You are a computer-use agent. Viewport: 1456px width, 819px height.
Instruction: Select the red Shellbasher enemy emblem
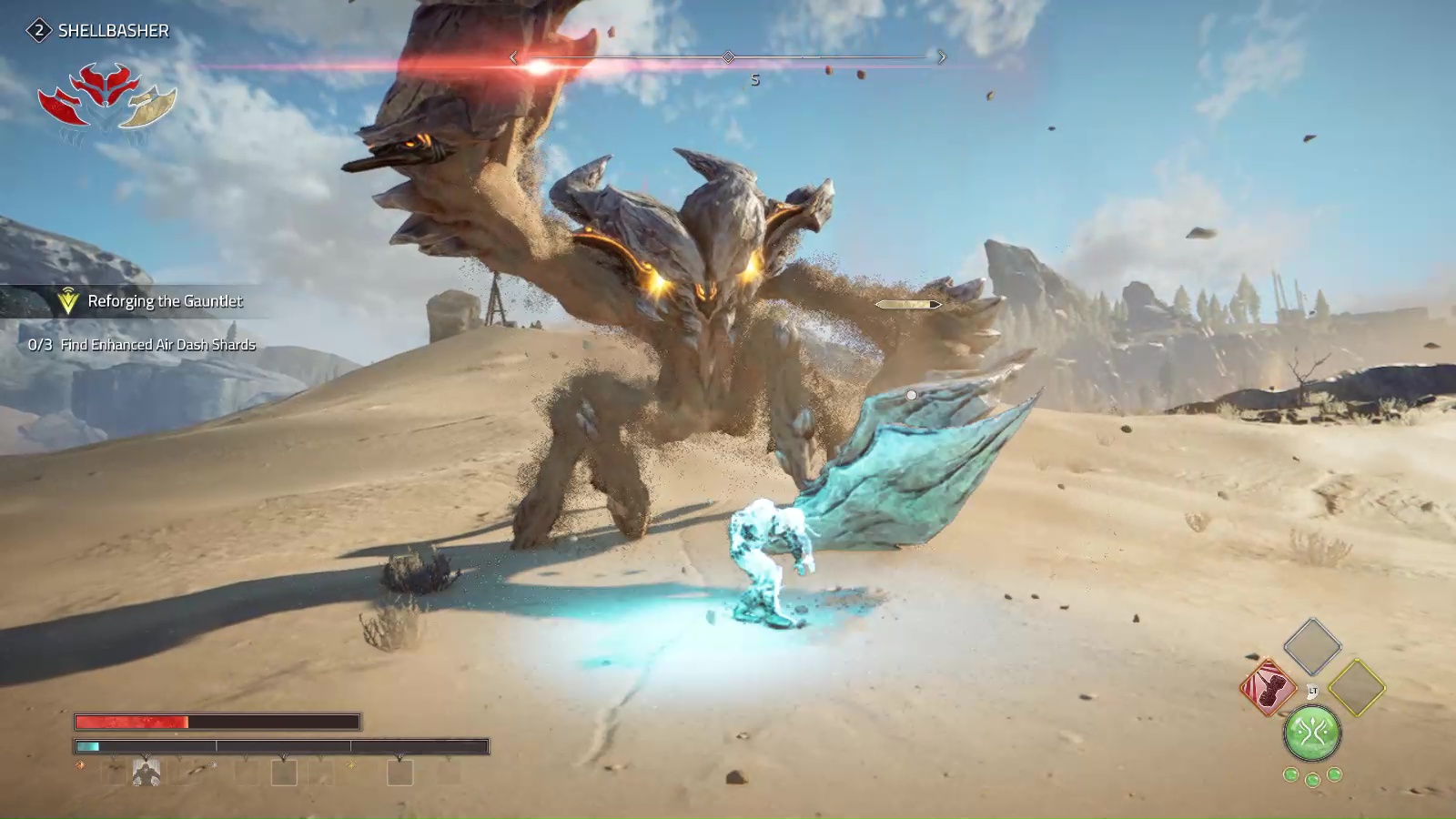coord(106,96)
